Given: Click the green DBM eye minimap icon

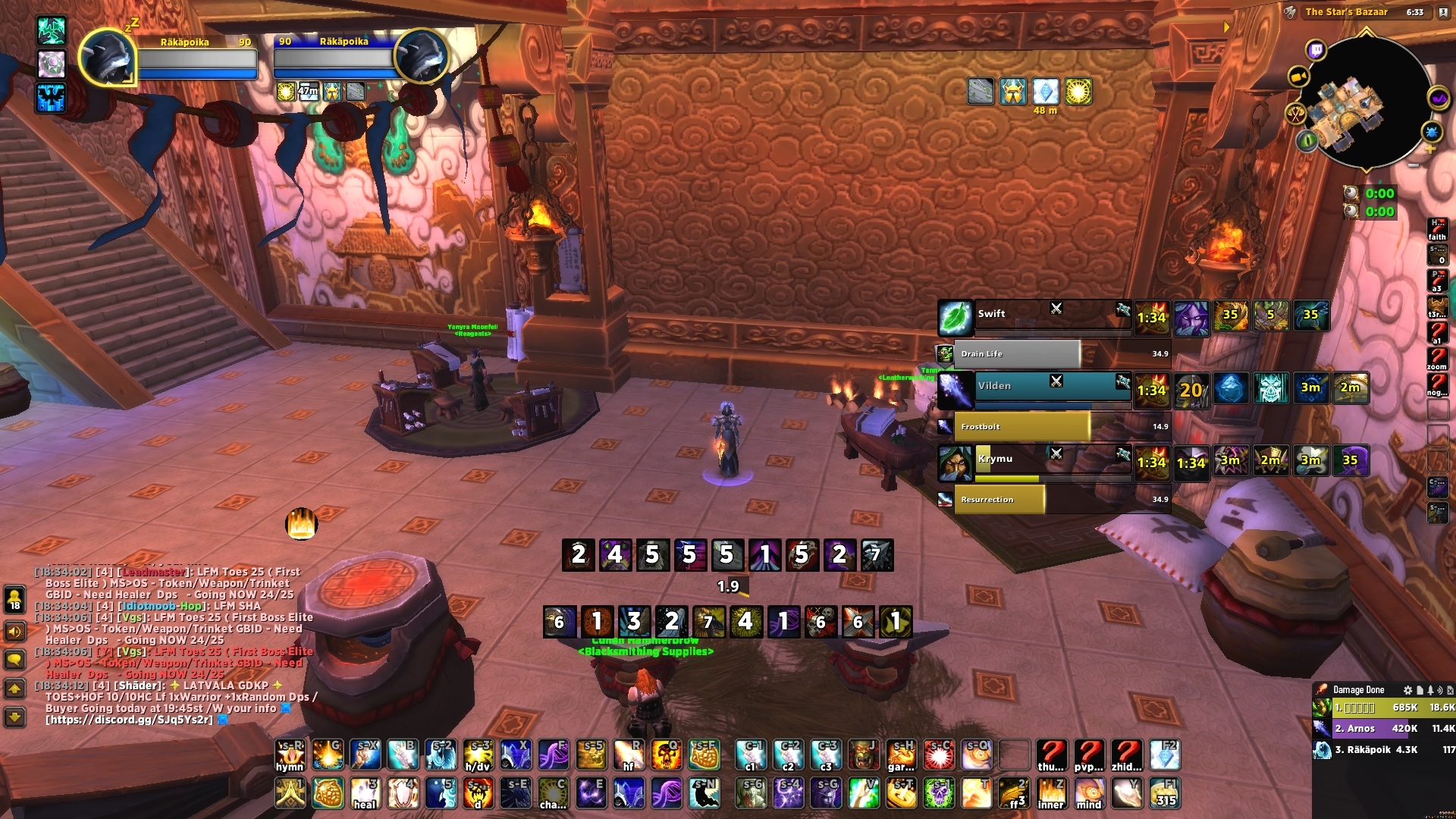Looking at the screenshot, I should point(1308,140).
